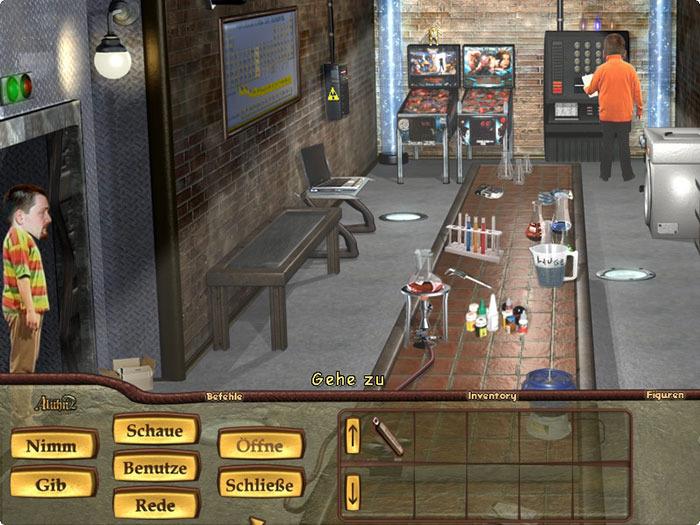Choose the Rede verb button

[155, 504]
